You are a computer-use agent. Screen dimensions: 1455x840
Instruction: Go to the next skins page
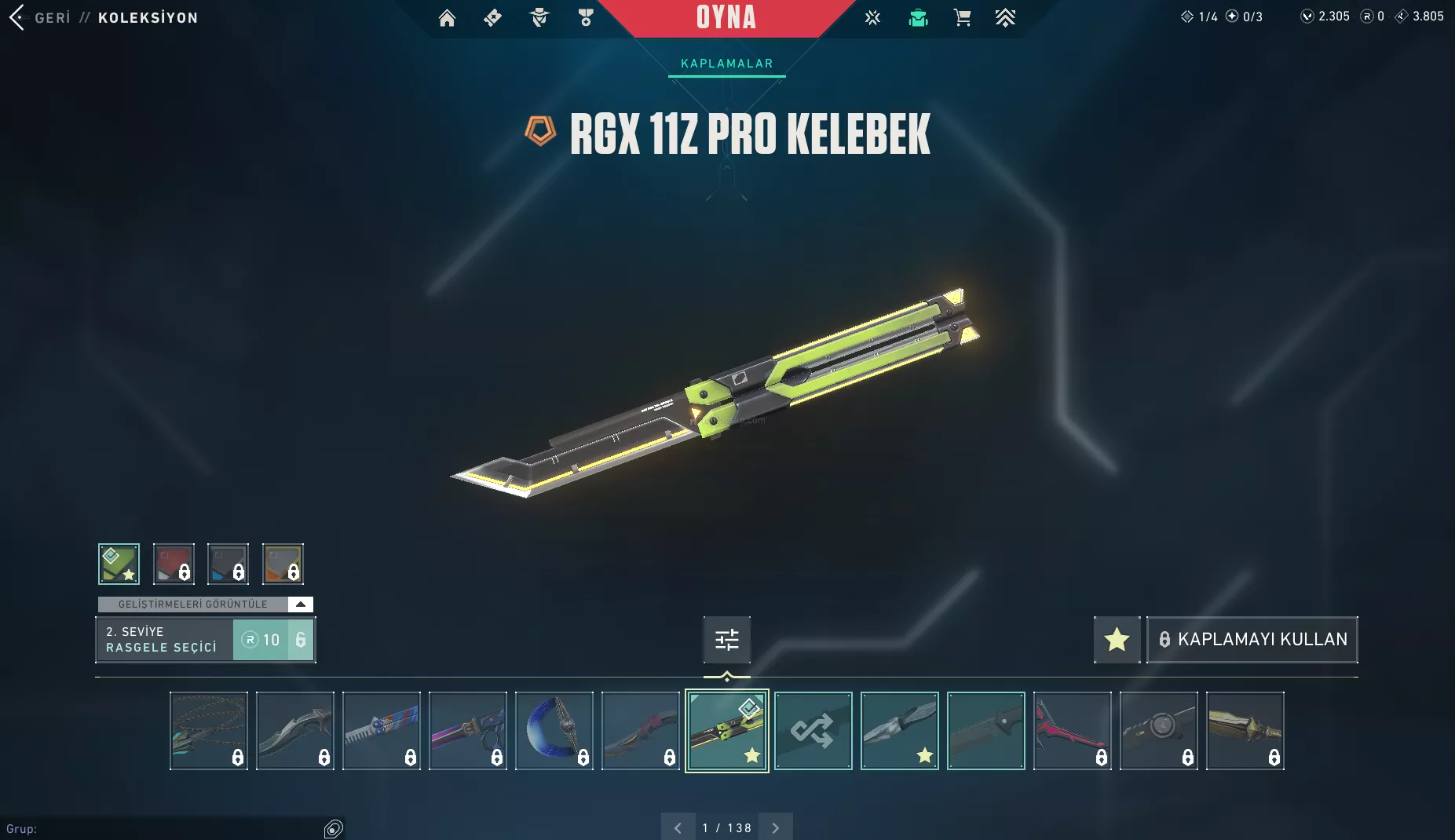[x=775, y=827]
